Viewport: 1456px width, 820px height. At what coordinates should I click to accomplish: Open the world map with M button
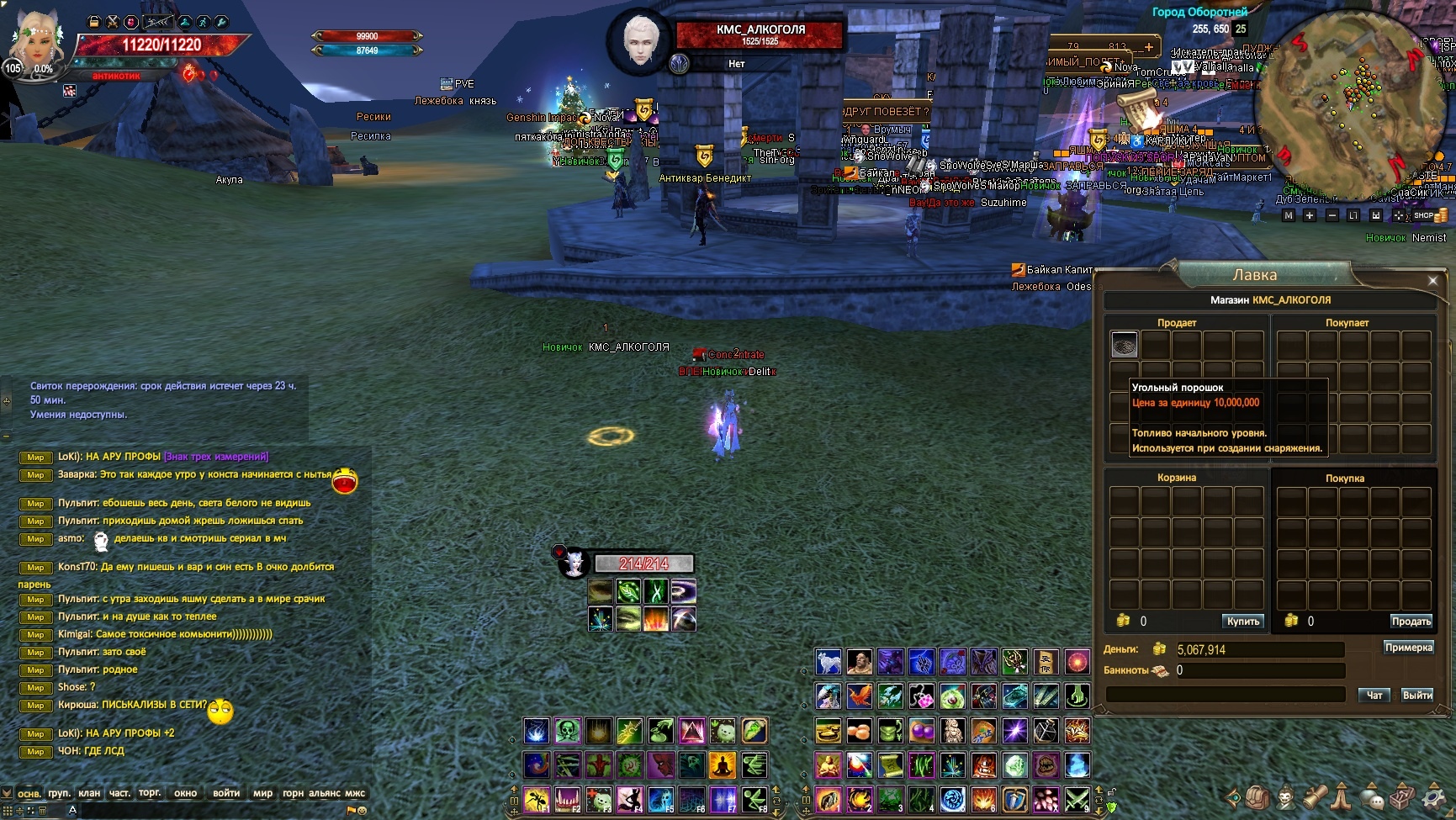coord(1288,216)
